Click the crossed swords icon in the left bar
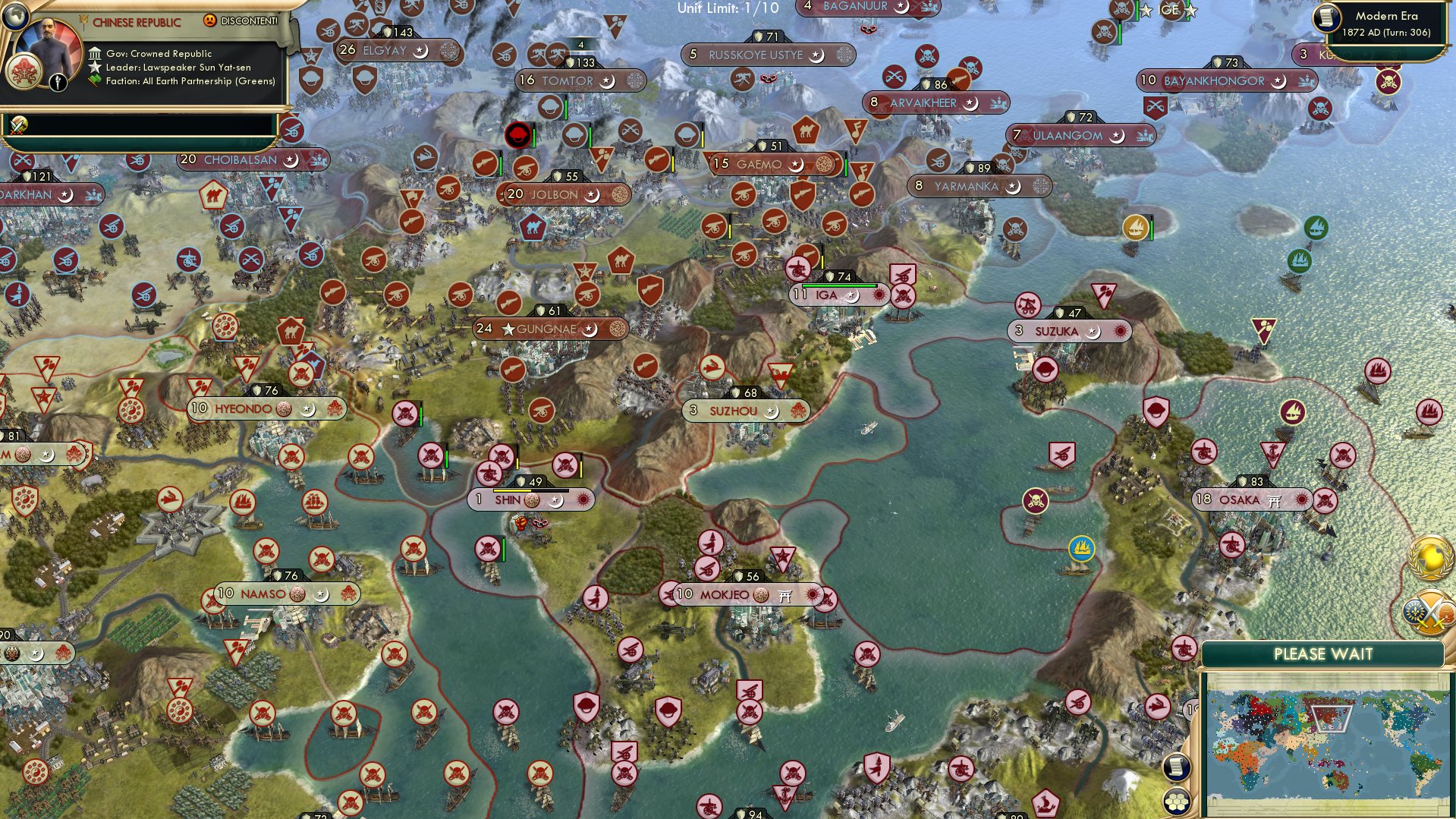 [x=18, y=125]
